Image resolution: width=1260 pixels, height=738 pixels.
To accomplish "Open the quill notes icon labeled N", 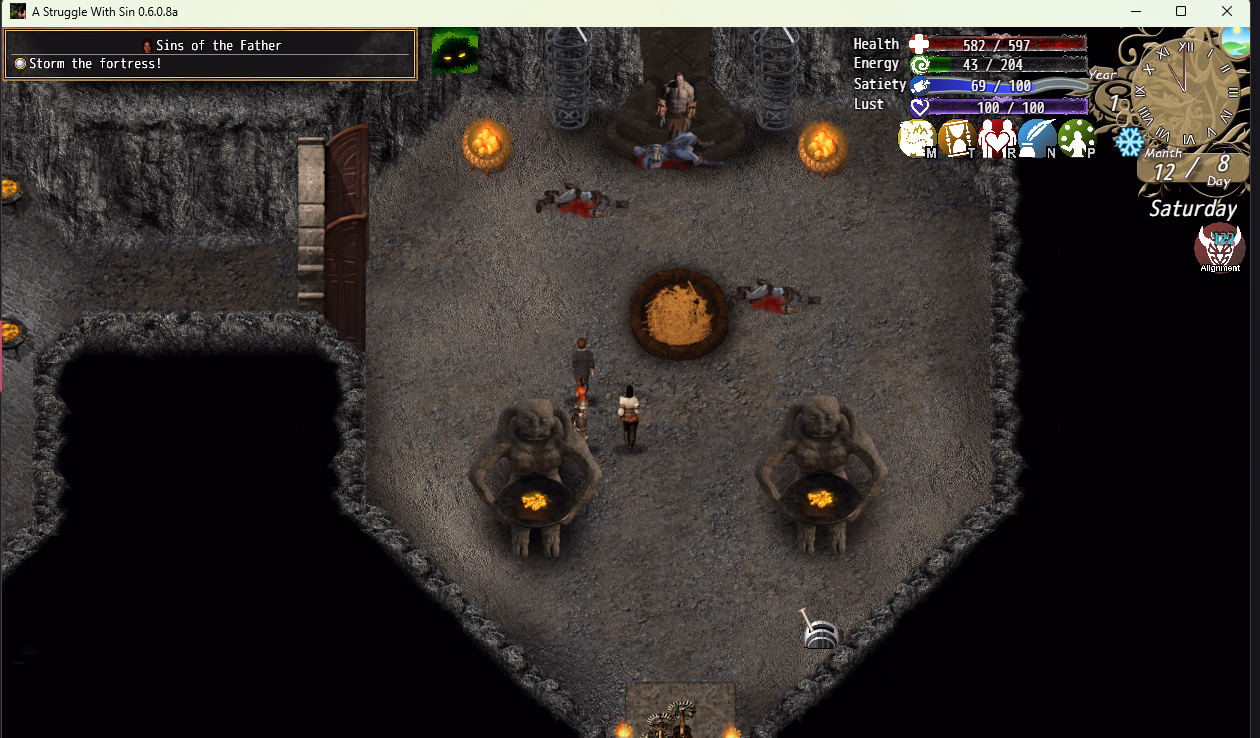I will 1037,139.
